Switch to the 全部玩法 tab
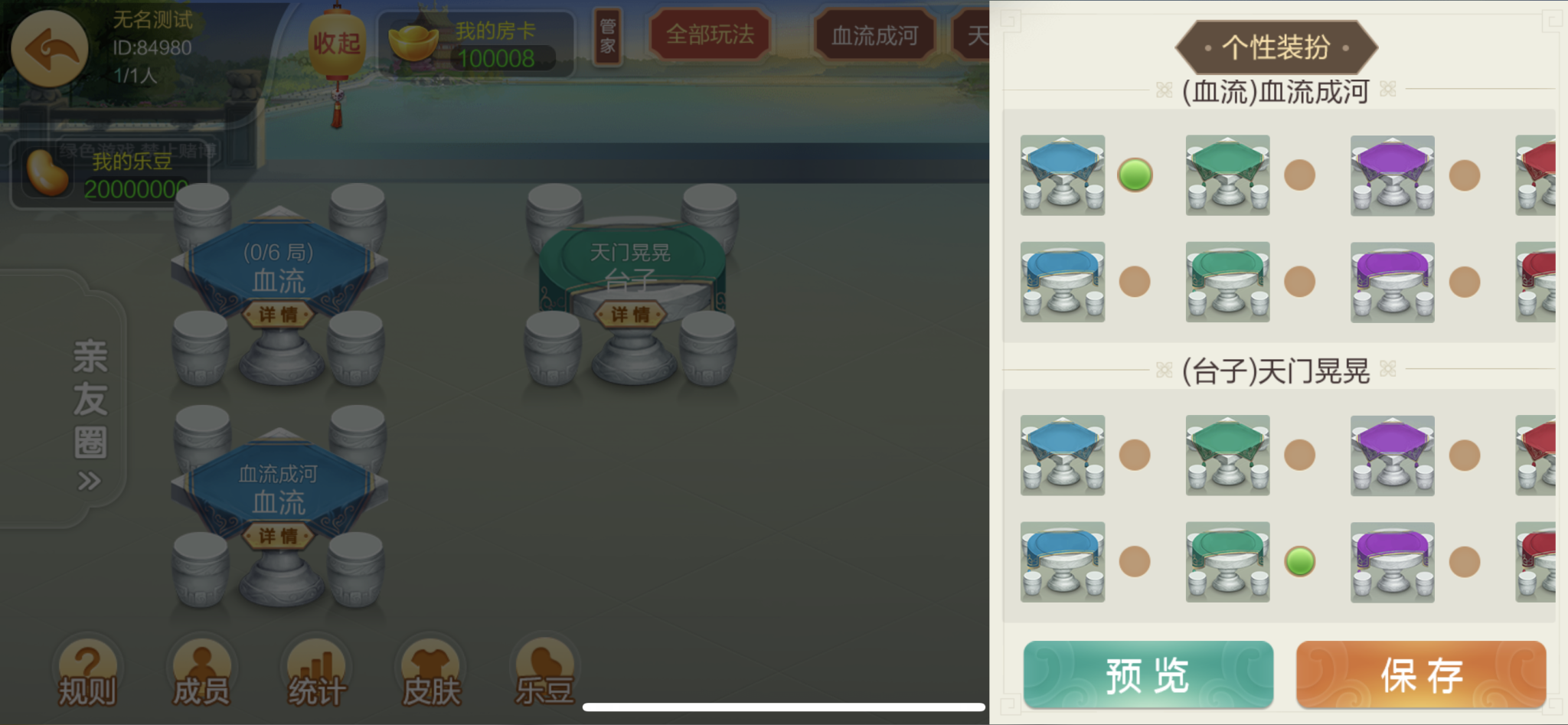 (710, 34)
